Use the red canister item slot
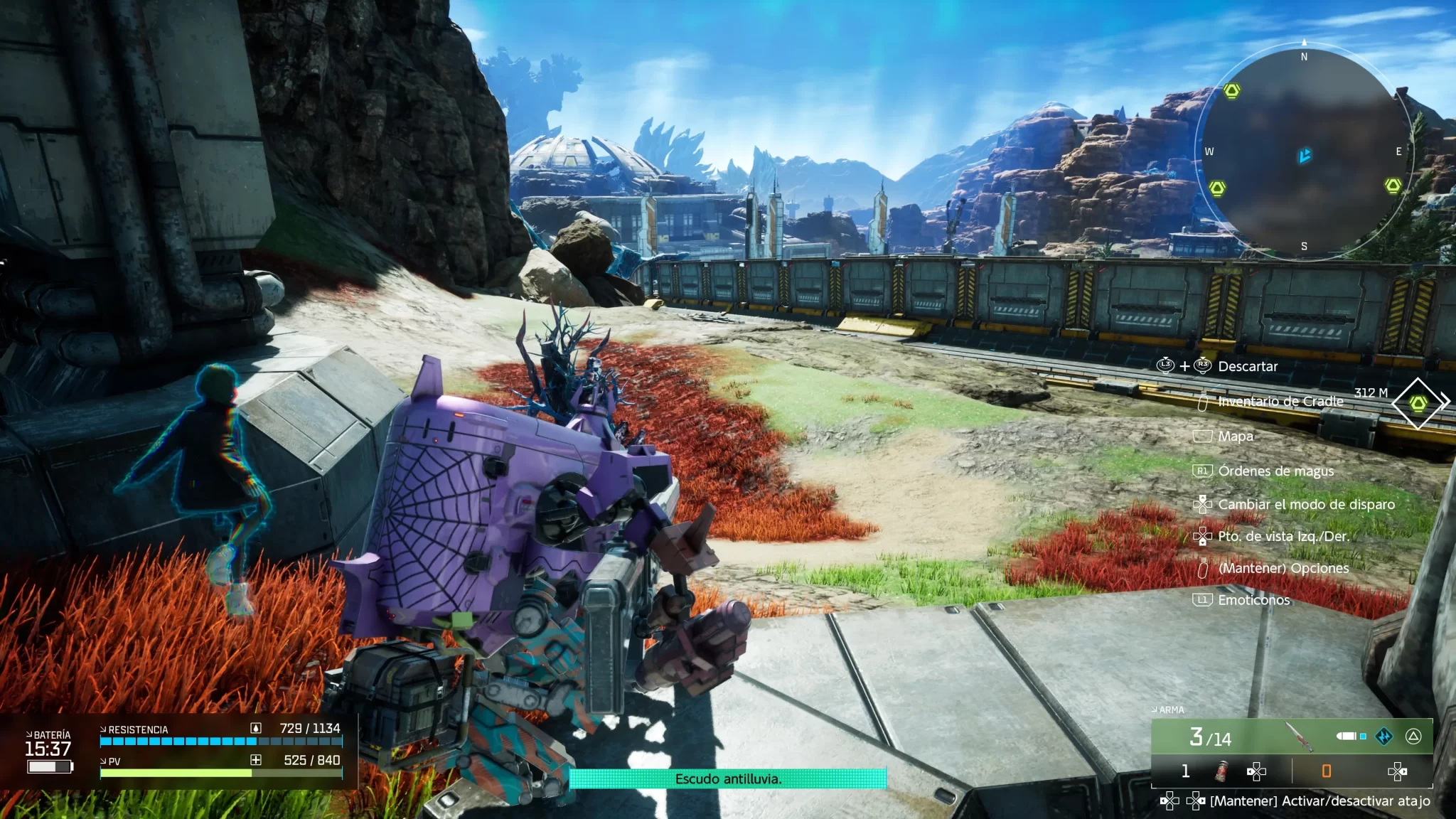Image resolution: width=1456 pixels, height=819 pixels. [1221, 771]
